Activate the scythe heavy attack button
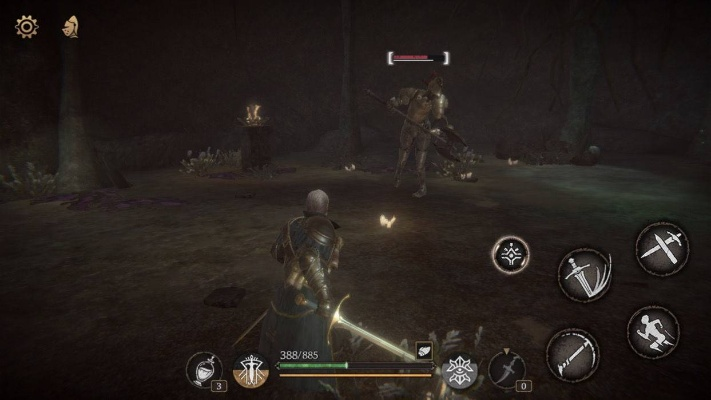This screenshot has width=711, height=400. [x=573, y=353]
